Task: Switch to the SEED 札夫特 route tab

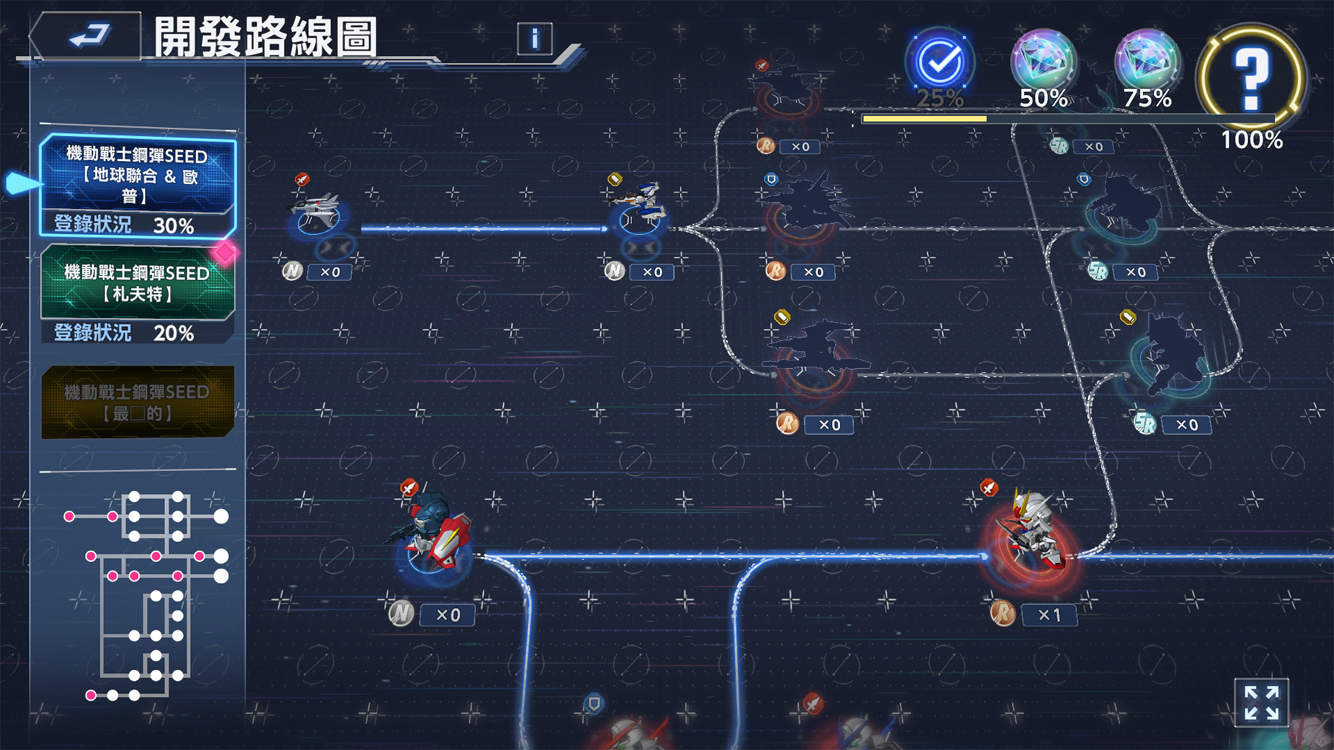Action: [137, 294]
